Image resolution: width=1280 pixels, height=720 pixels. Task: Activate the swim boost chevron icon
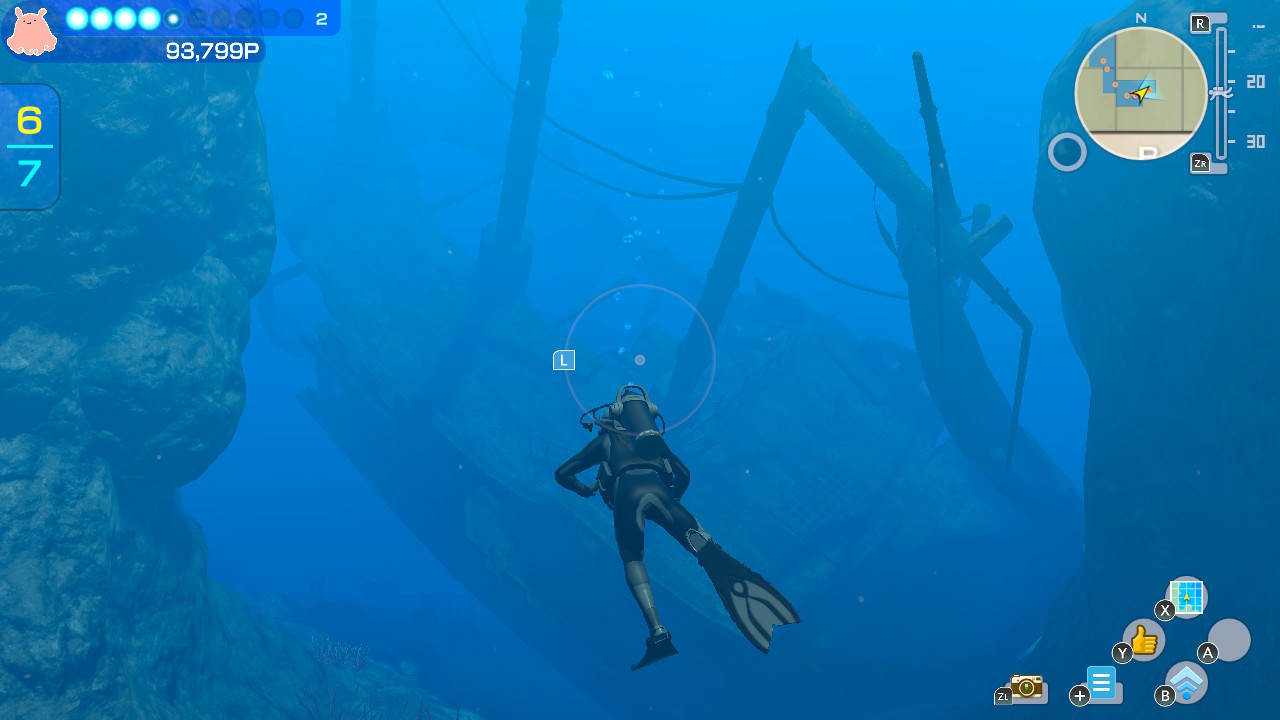1186,682
